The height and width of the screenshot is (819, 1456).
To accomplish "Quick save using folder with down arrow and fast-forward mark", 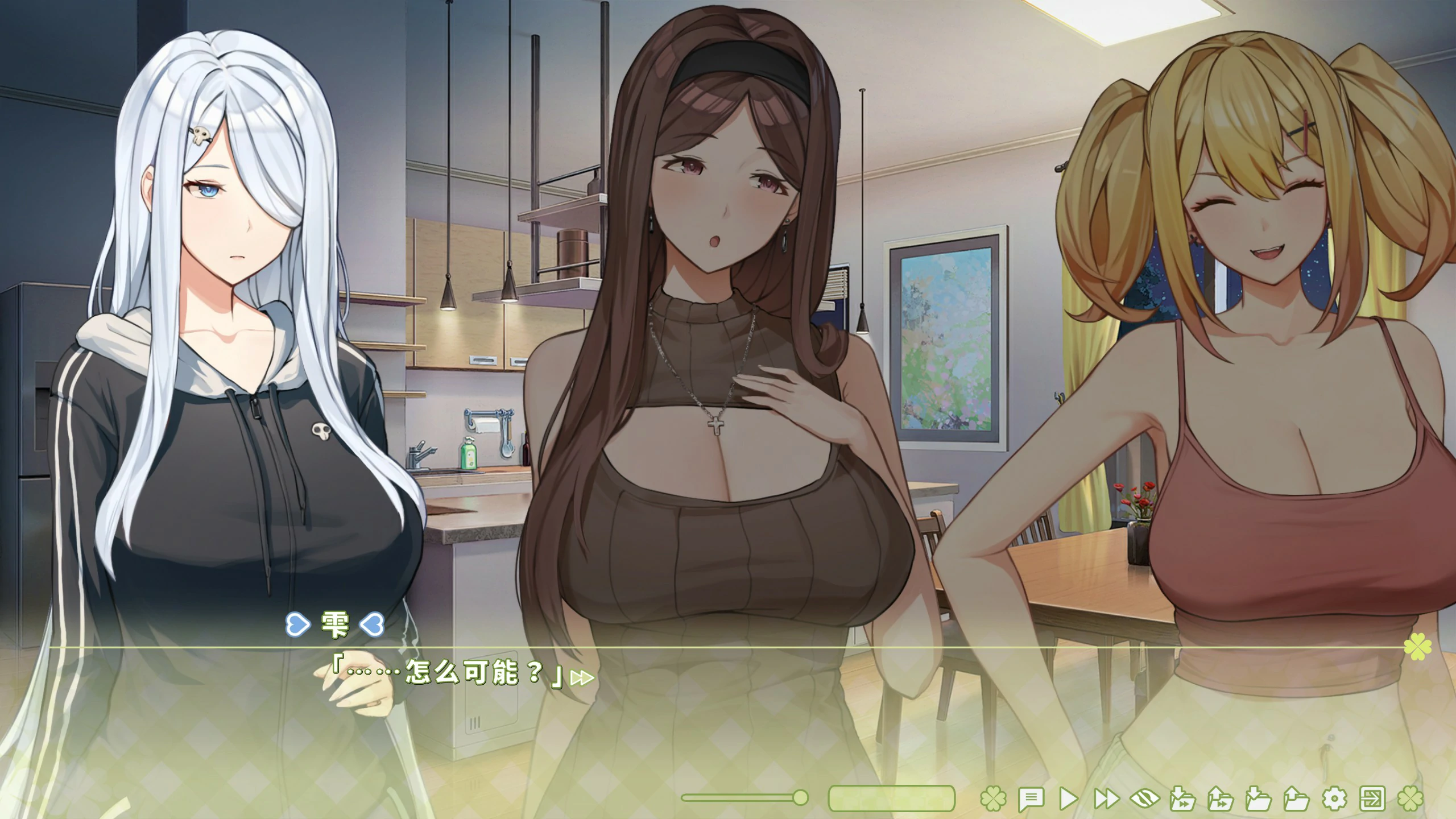I will point(1182,799).
